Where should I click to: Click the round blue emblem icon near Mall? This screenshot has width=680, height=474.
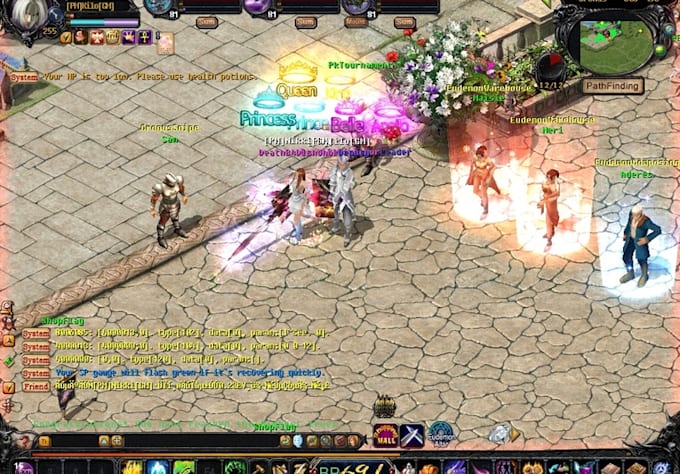pos(441,434)
